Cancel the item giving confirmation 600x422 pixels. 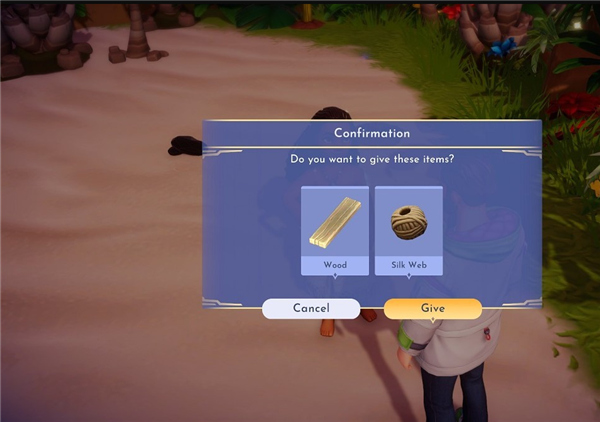[310, 309]
